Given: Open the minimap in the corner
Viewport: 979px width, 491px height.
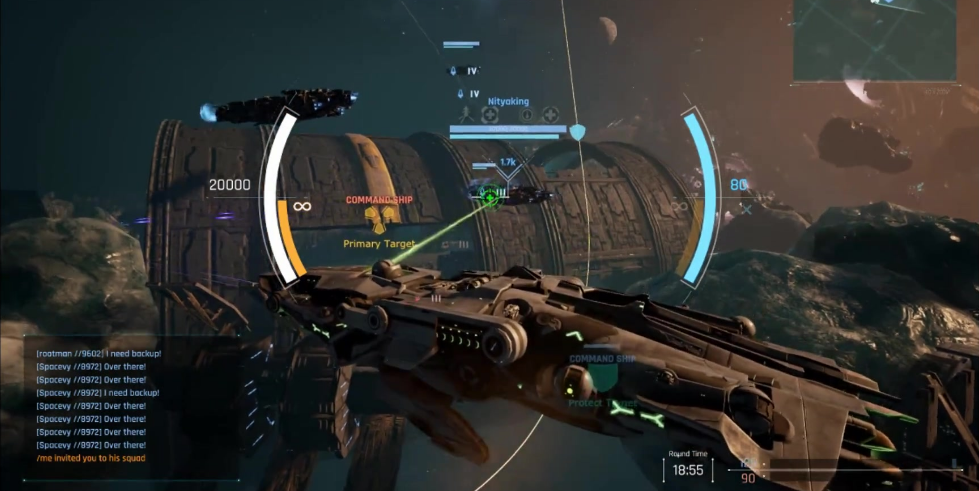Looking at the screenshot, I should pos(885,40).
